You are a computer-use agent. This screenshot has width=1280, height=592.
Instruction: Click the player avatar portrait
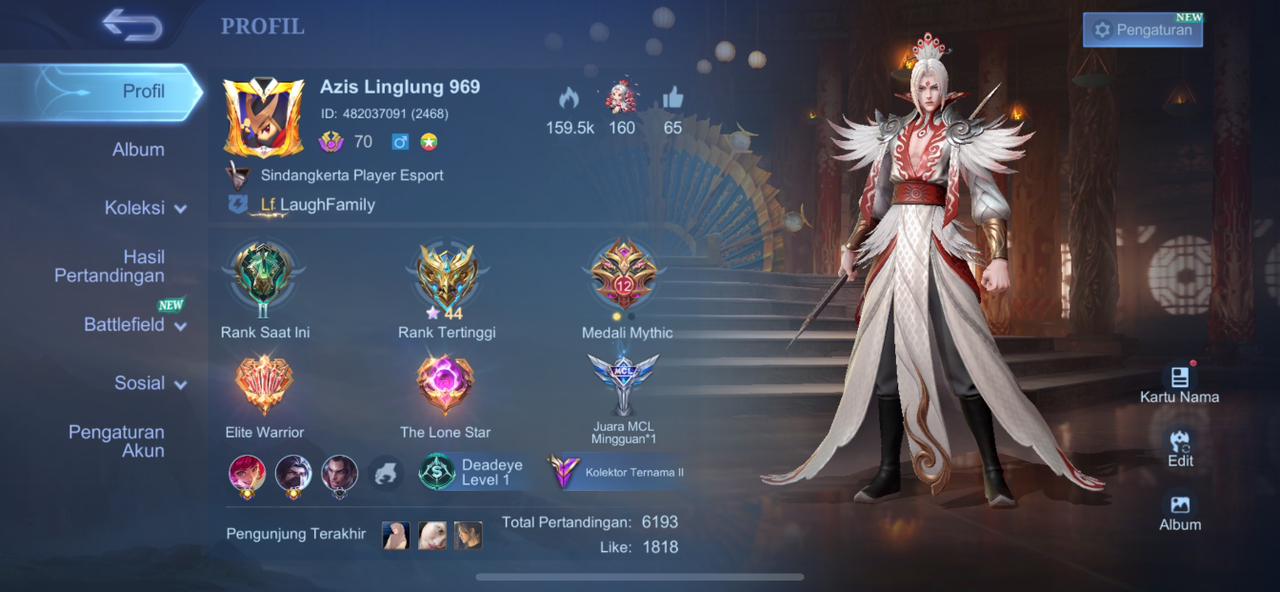tap(264, 118)
